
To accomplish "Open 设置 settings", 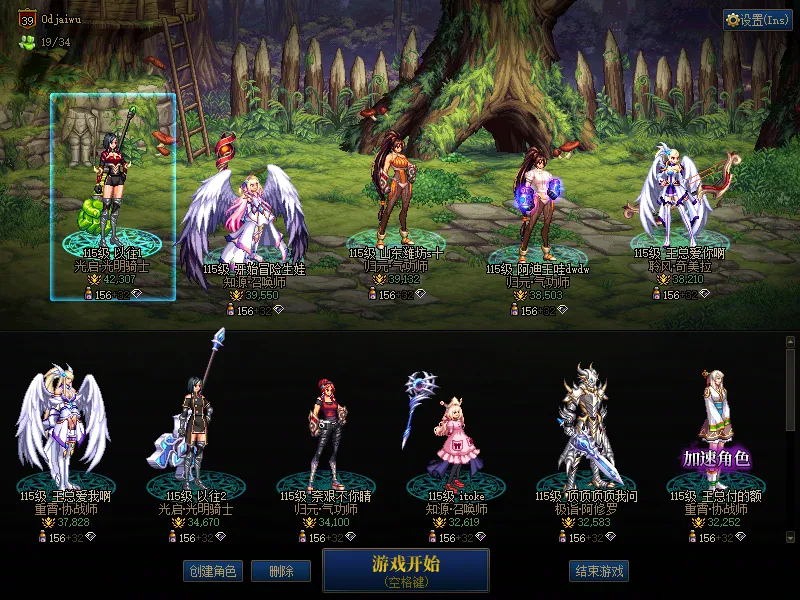I will pyautogui.click(x=757, y=19).
